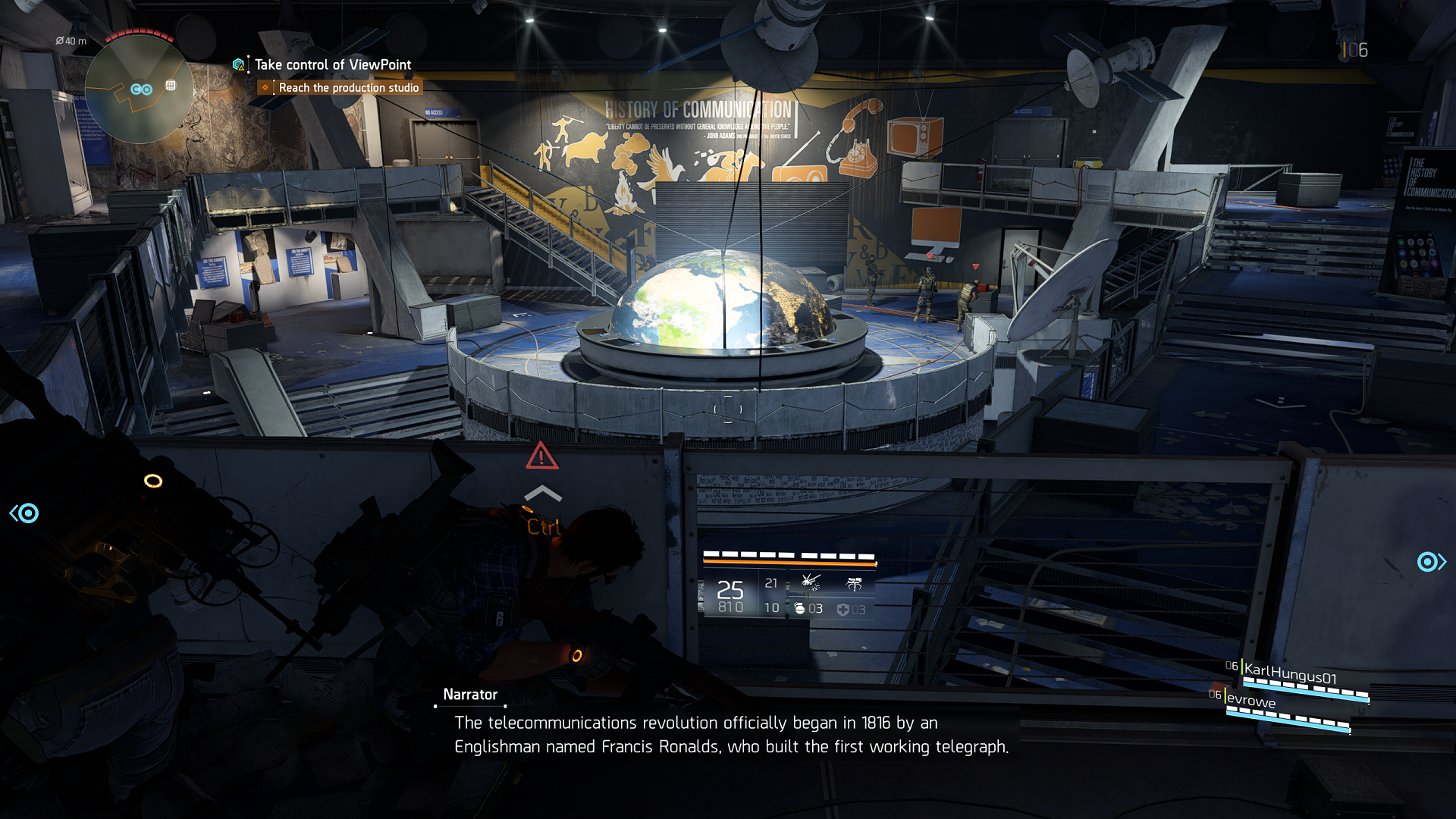
Task: Select the grenade icon
Action: pyautogui.click(x=799, y=608)
